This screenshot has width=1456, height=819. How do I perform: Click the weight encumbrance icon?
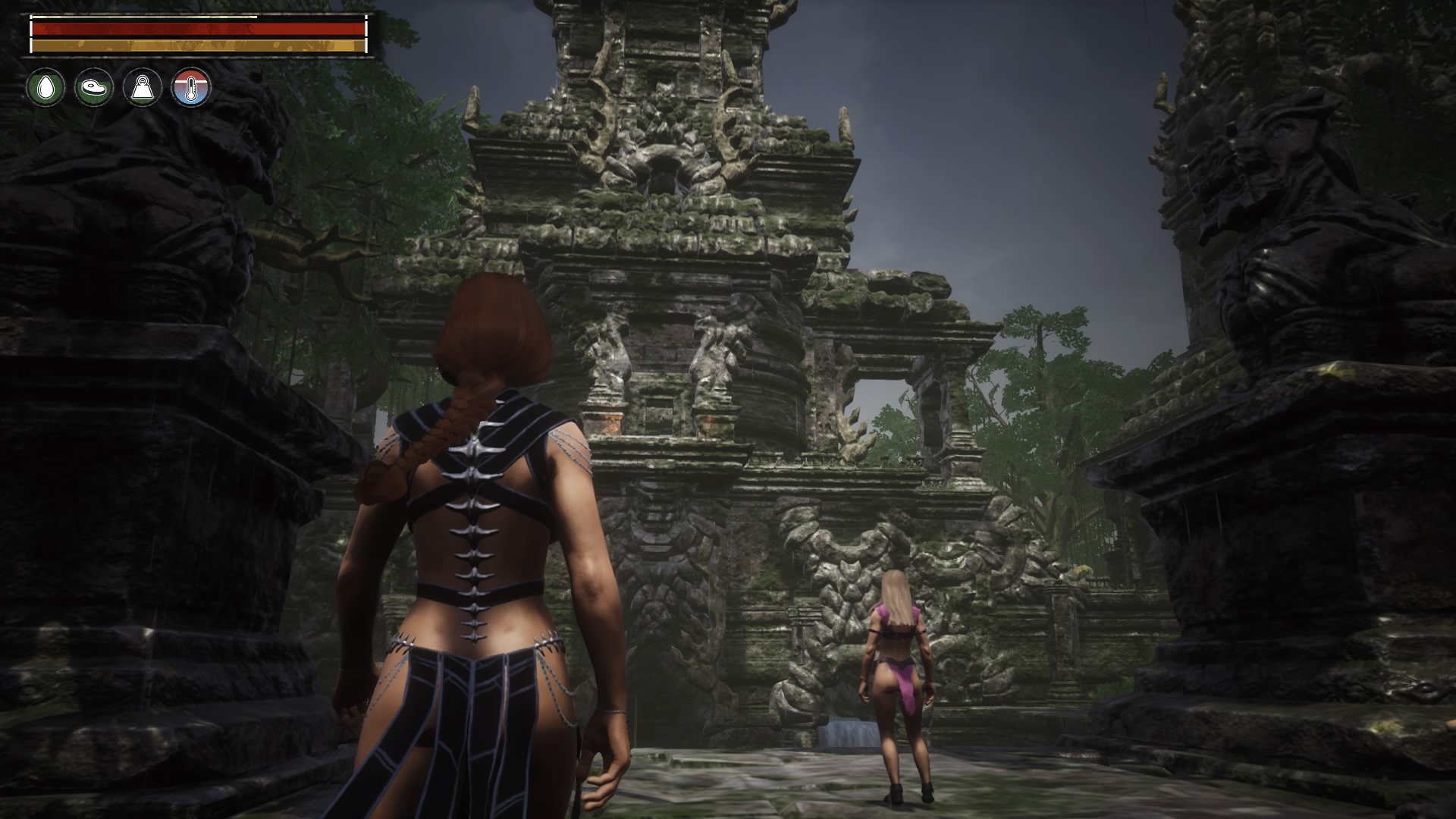(143, 88)
